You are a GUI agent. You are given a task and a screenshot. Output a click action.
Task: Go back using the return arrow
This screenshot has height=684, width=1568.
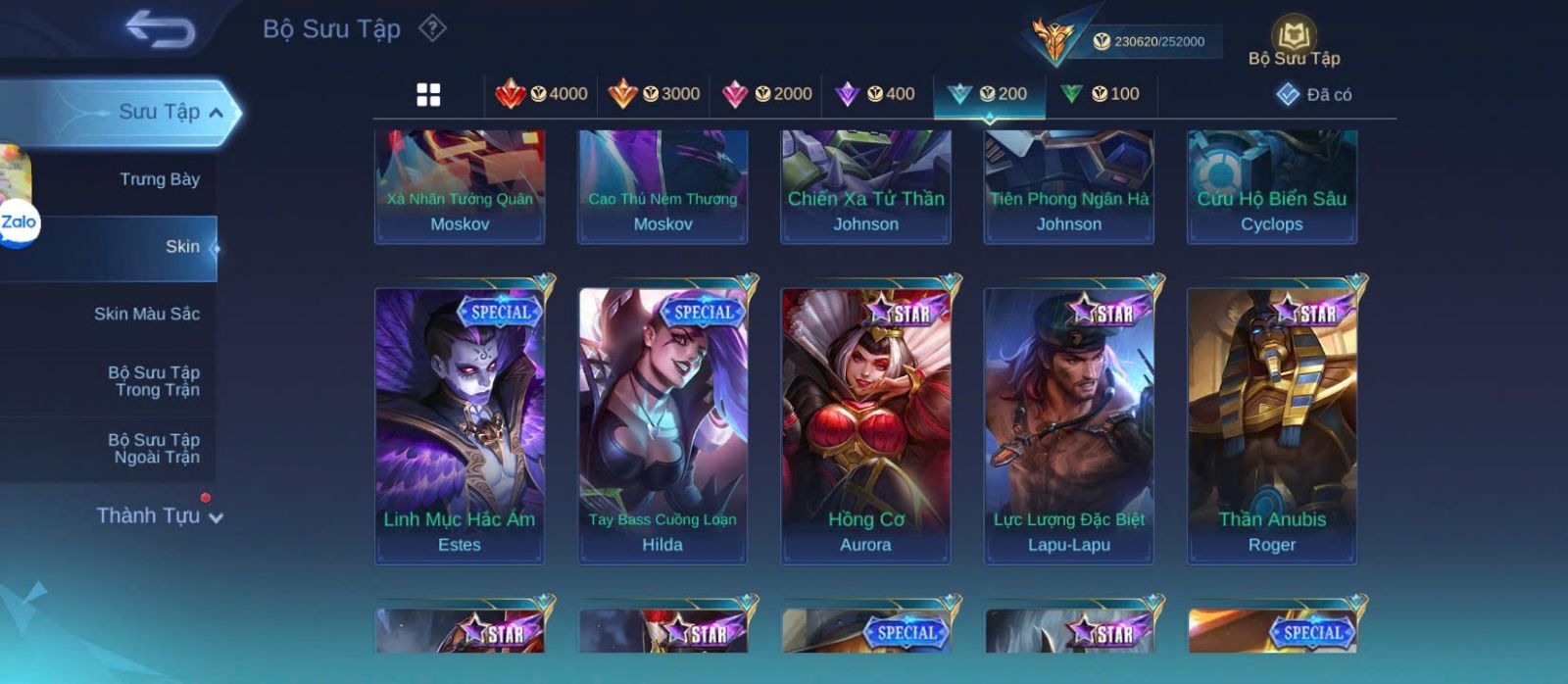pos(160,29)
